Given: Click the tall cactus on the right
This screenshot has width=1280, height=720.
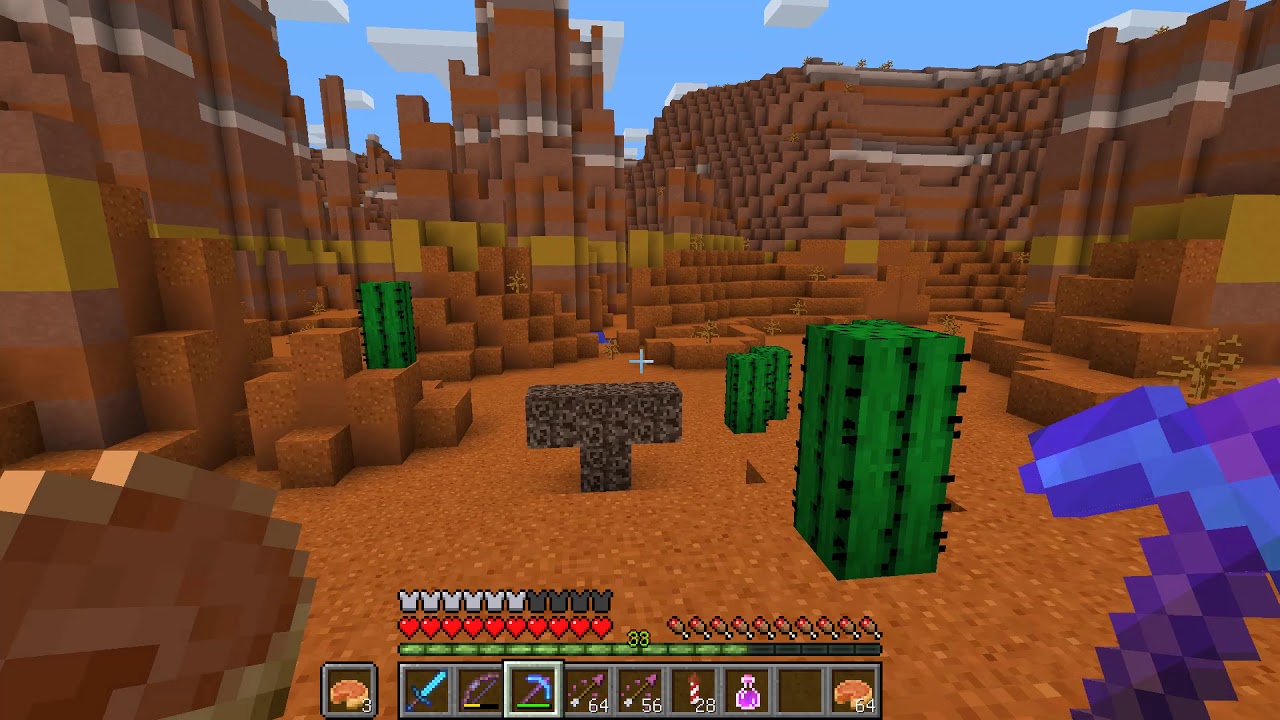Looking at the screenshot, I should (880, 450).
